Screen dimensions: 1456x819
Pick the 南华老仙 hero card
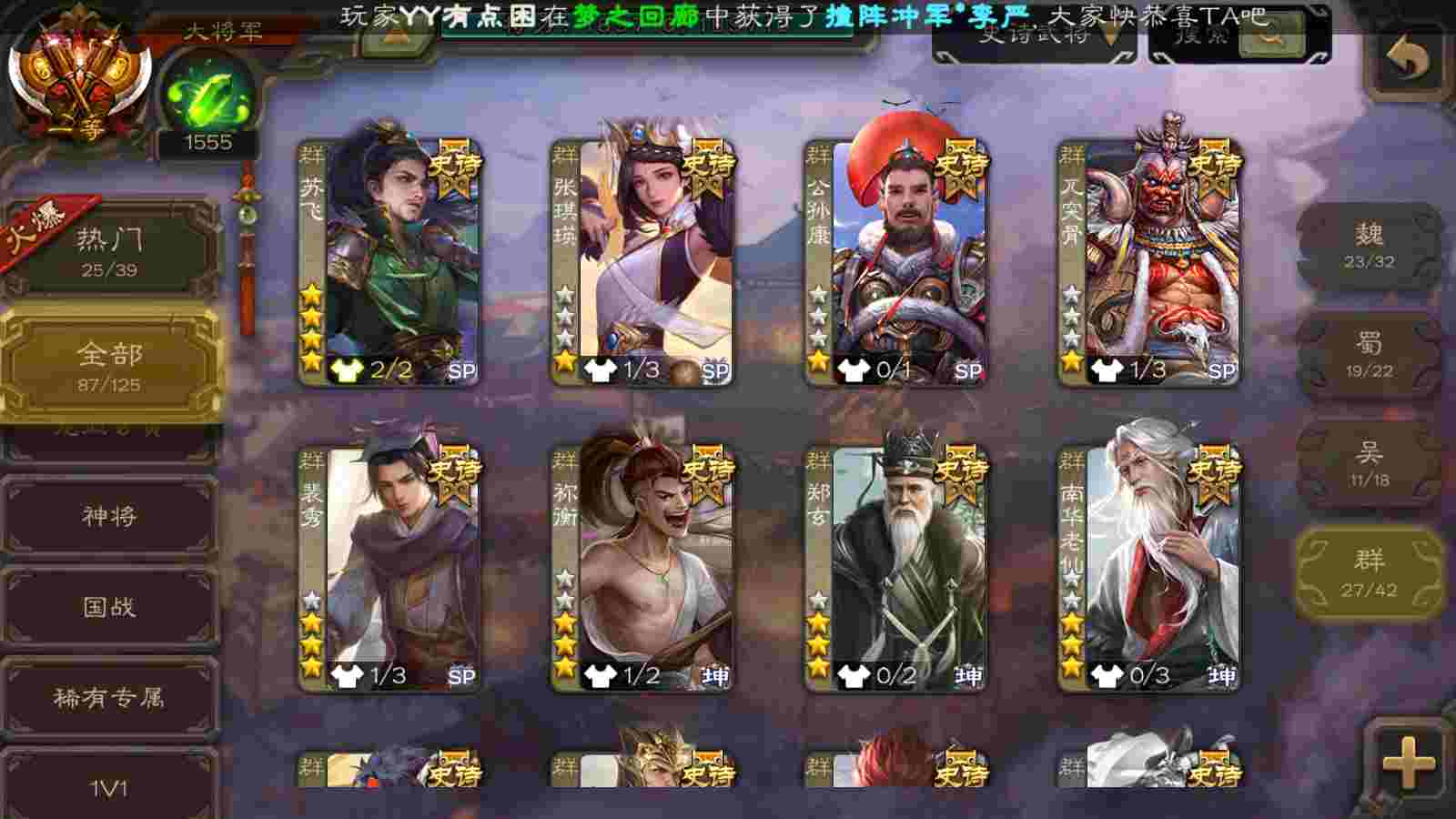tap(1150, 569)
